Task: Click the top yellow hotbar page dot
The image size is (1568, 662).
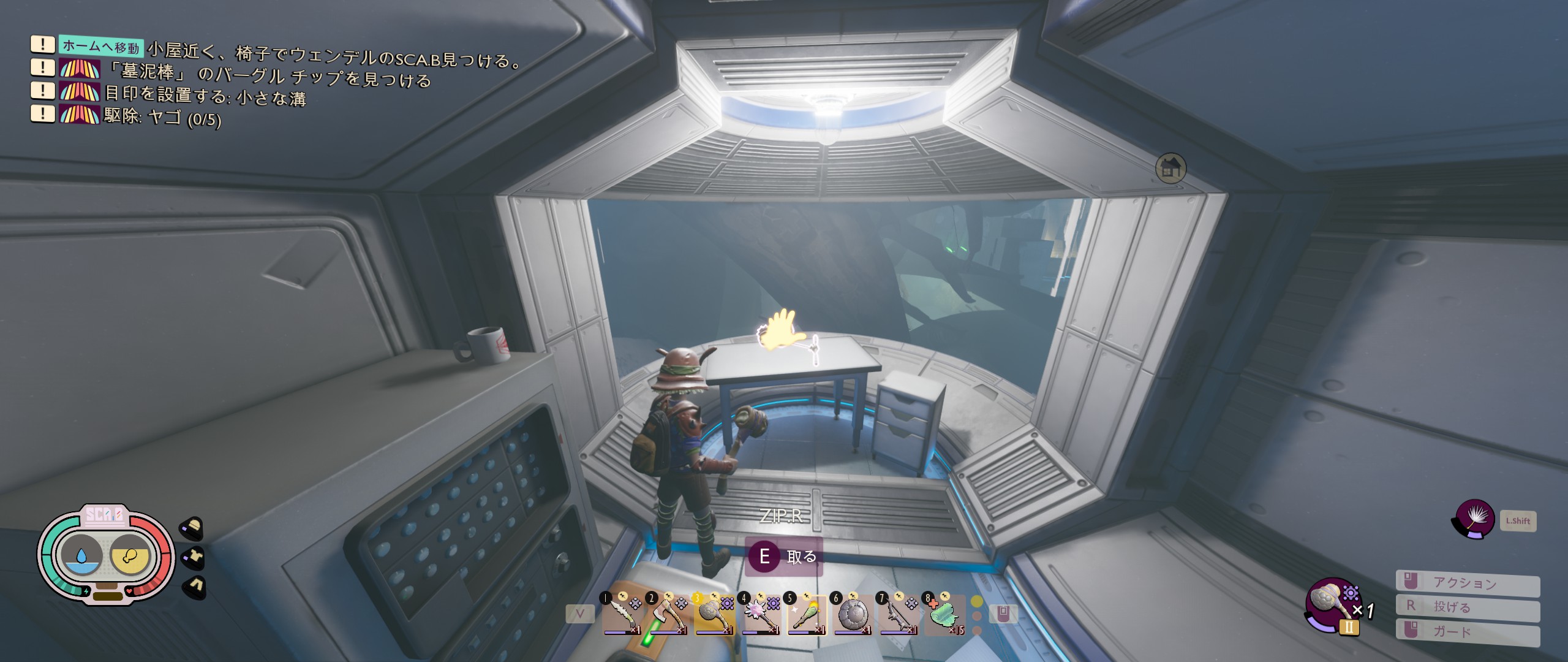Action: pos(977,602)
